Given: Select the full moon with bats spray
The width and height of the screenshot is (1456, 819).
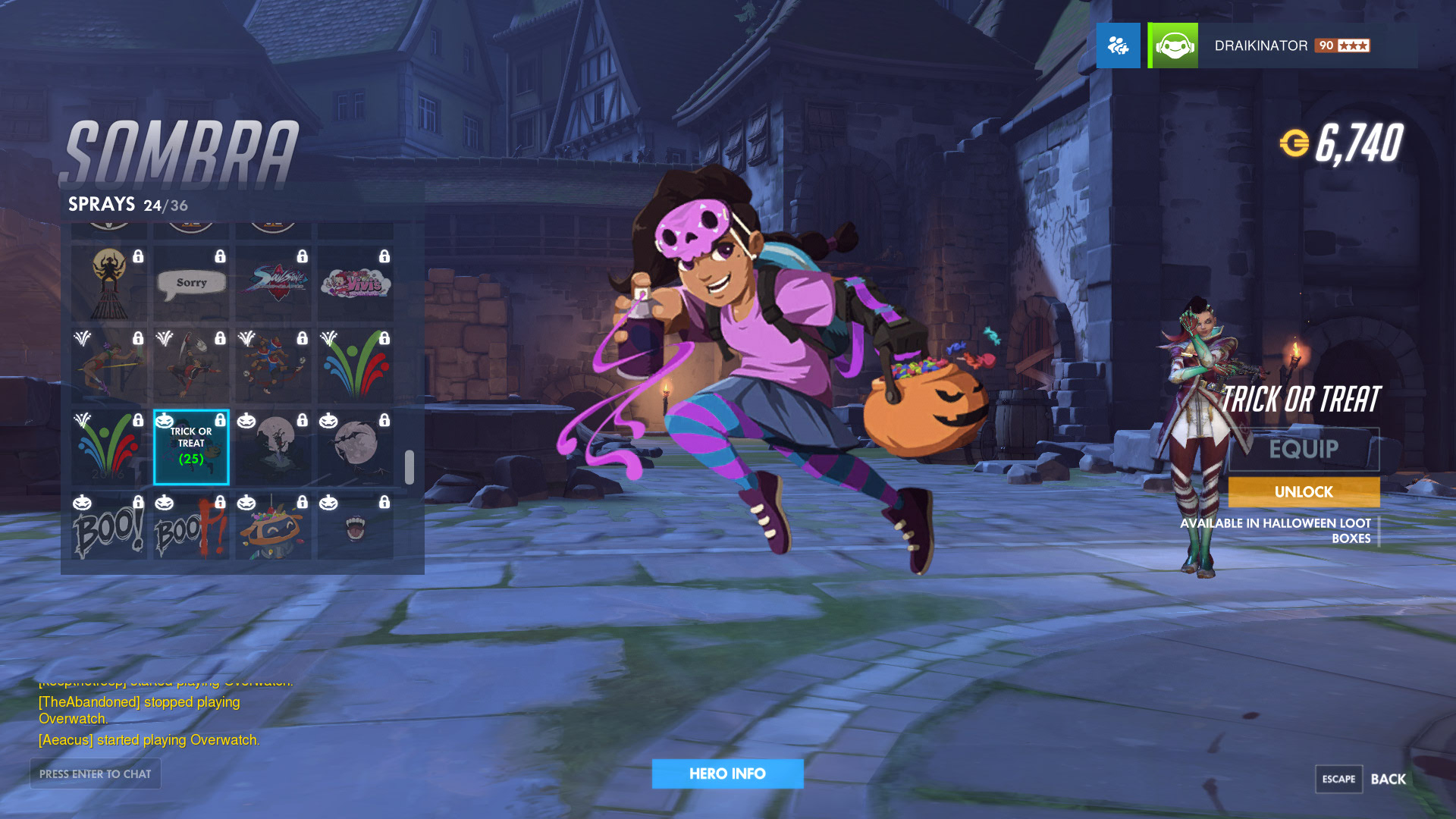Looking at the screenshot, I should (x=355, y=447).
